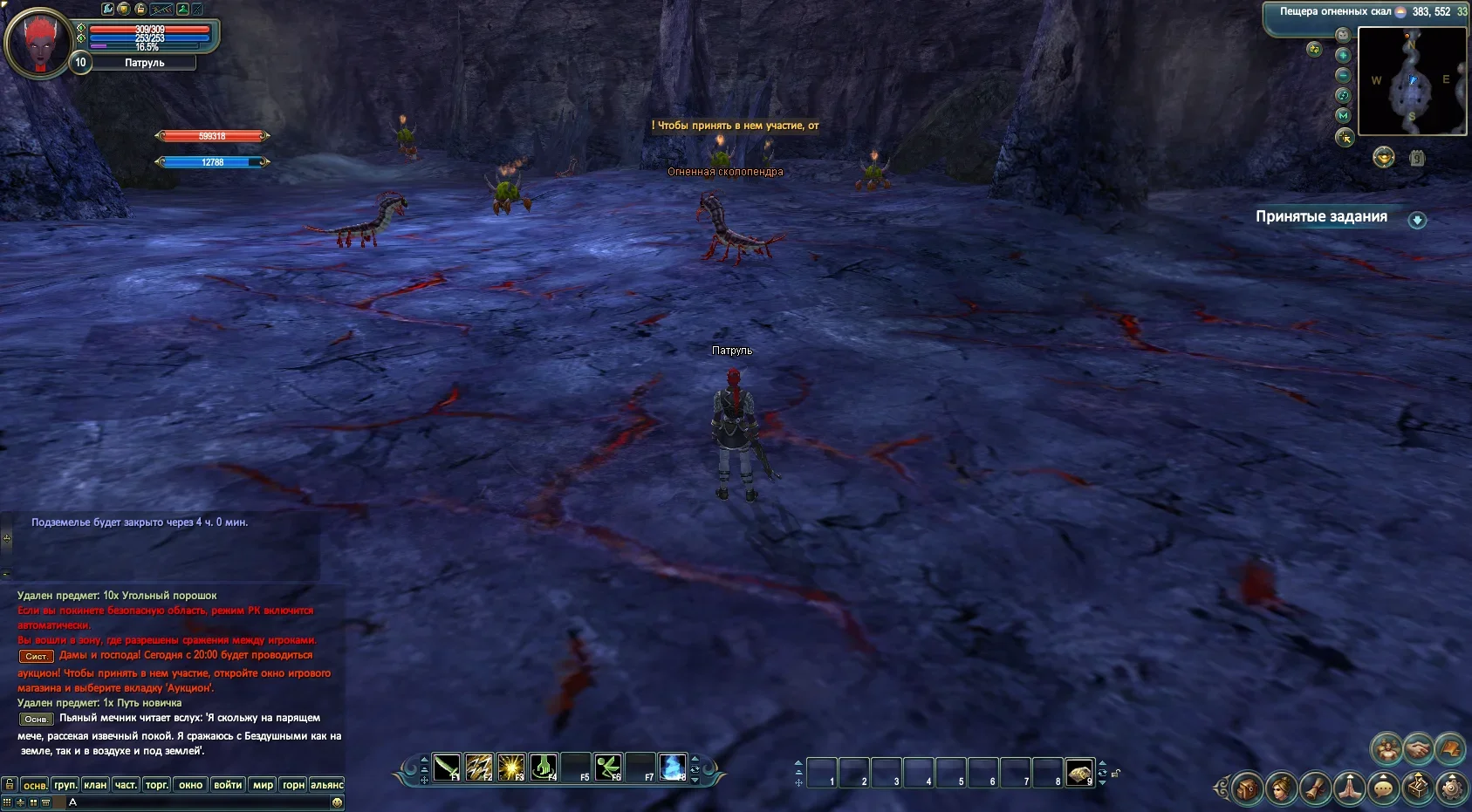This screenshot has height=812, width=1472.
Task: Open the quest scroll menu
Action: pyautogui.click(x=1315, y=788)
